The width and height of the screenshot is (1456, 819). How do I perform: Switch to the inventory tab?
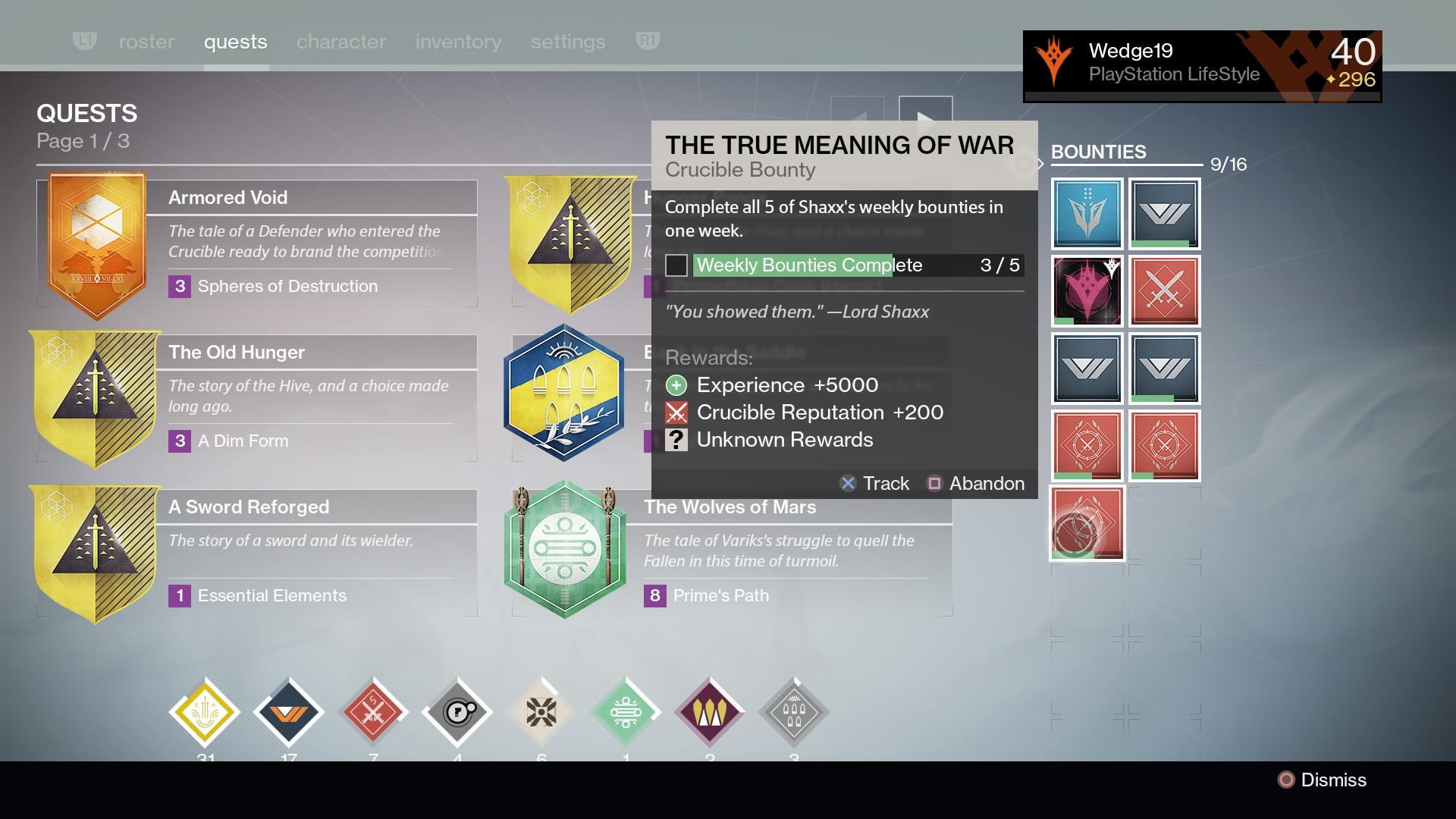[458, 42]
